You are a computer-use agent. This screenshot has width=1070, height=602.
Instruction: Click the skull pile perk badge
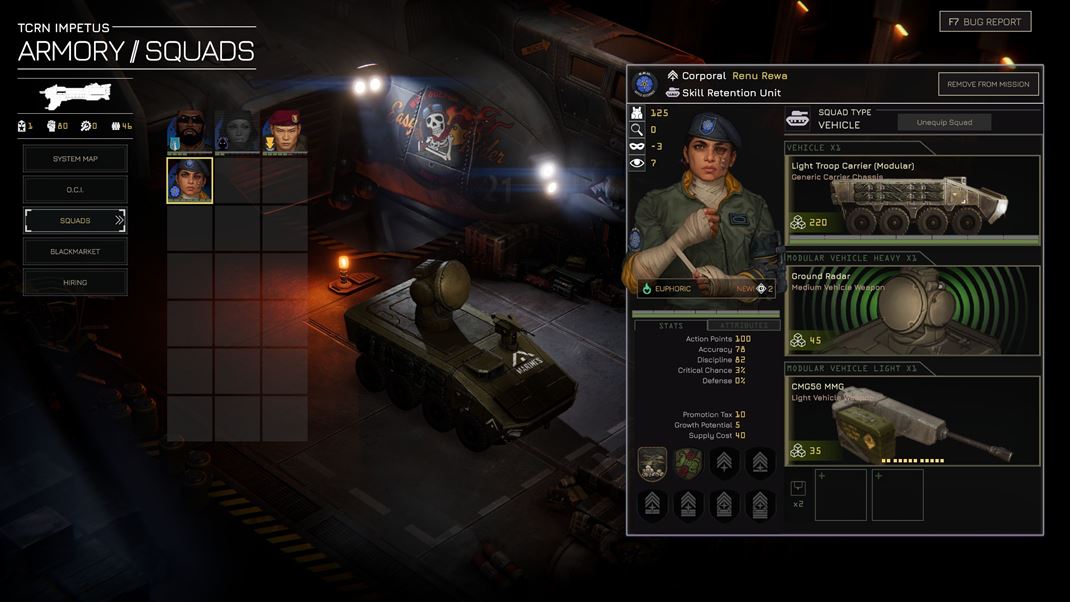pos(652,464)
